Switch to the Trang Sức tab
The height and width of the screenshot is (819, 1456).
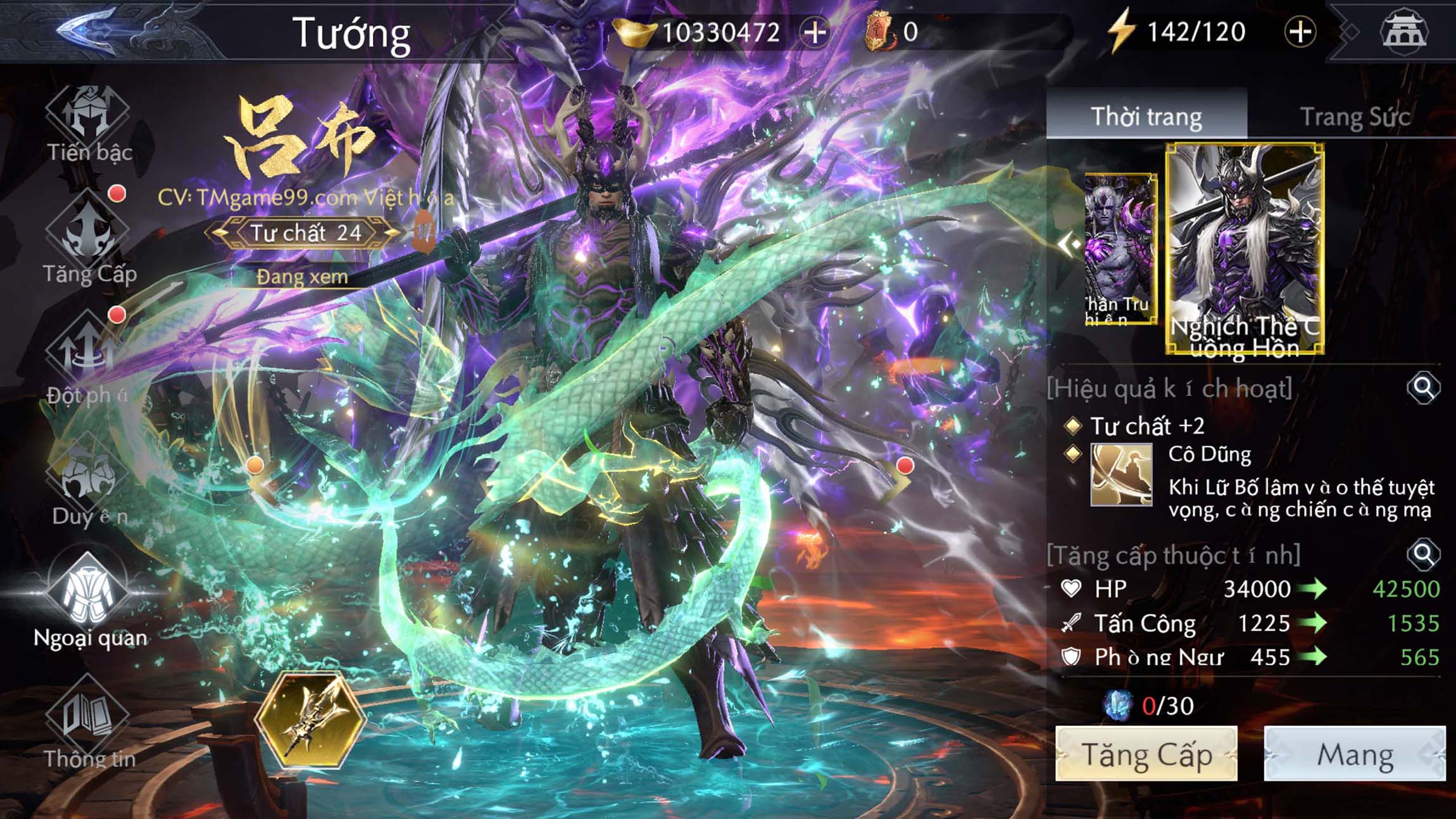coord(1355,116)
